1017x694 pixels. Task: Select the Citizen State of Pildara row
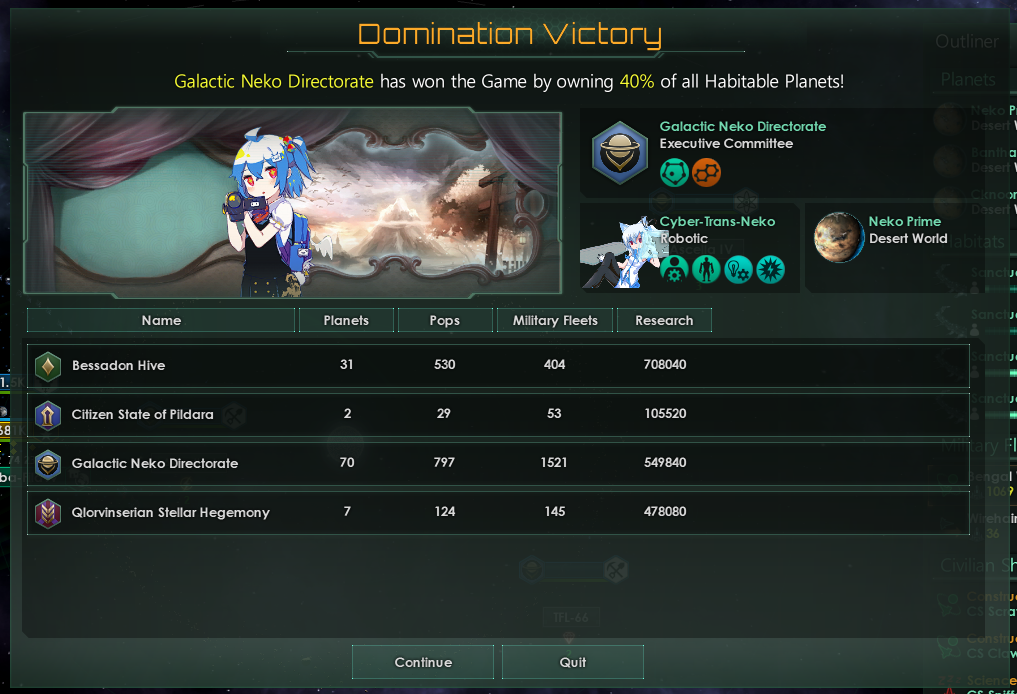pyautogui.click(x=498, y=414)
